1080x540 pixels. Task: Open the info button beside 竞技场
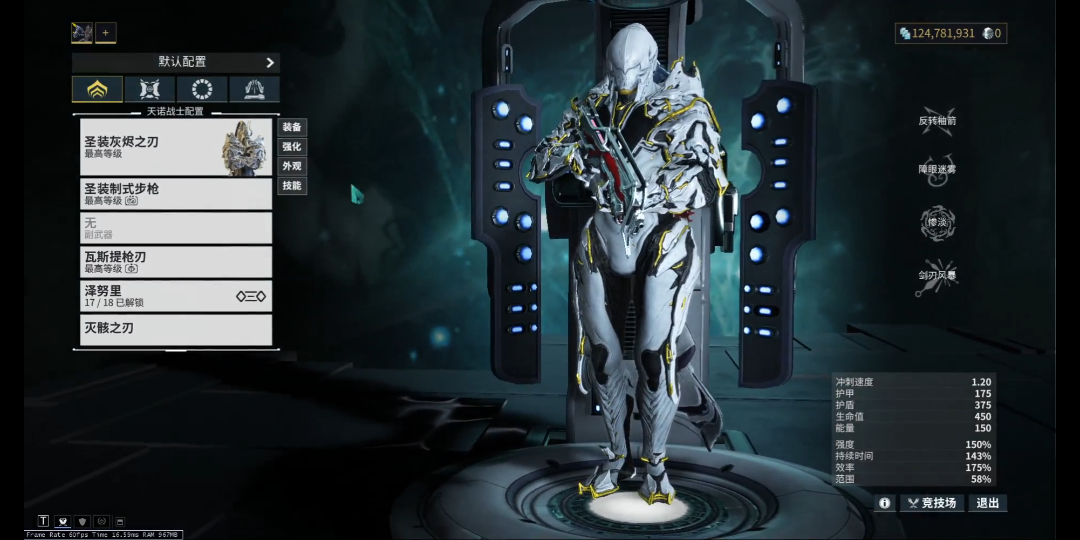[884, 503]
